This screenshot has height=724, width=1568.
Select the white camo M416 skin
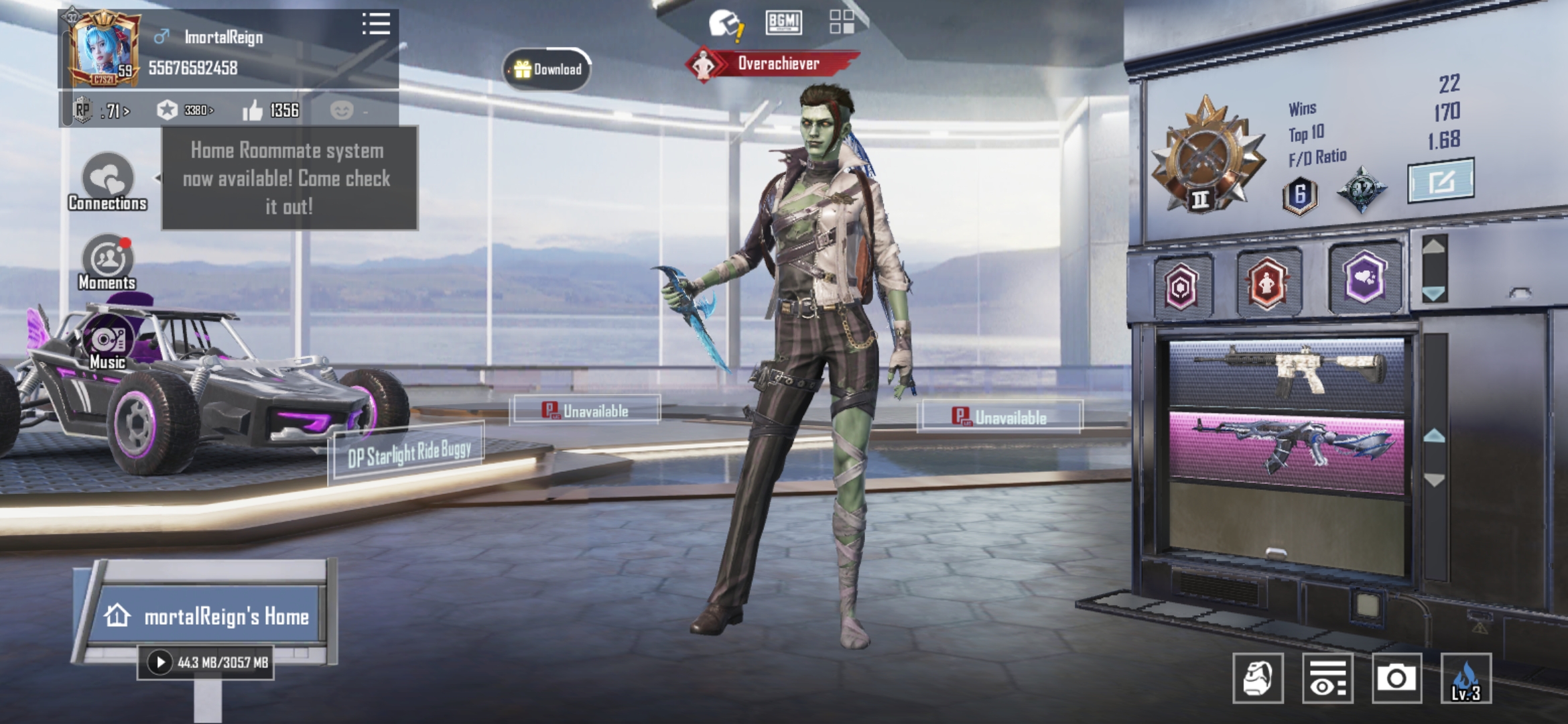point(1286,373)
